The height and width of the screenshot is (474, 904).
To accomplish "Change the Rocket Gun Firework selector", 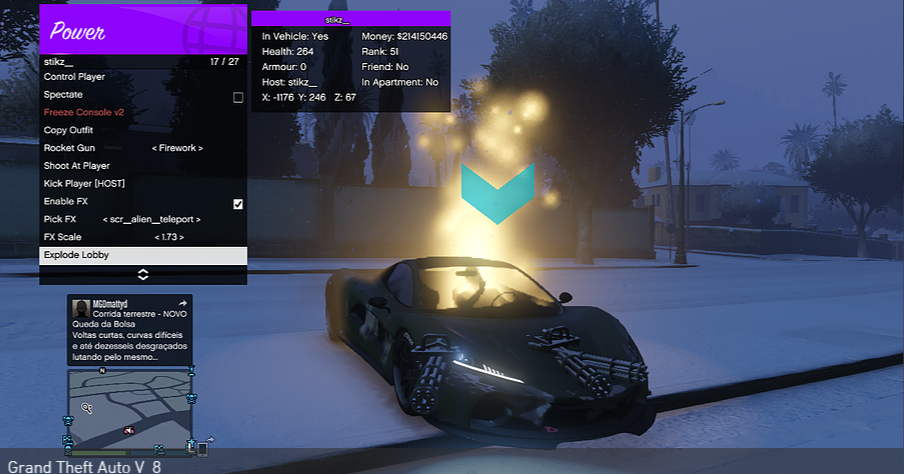I will (x=177, y=148).
